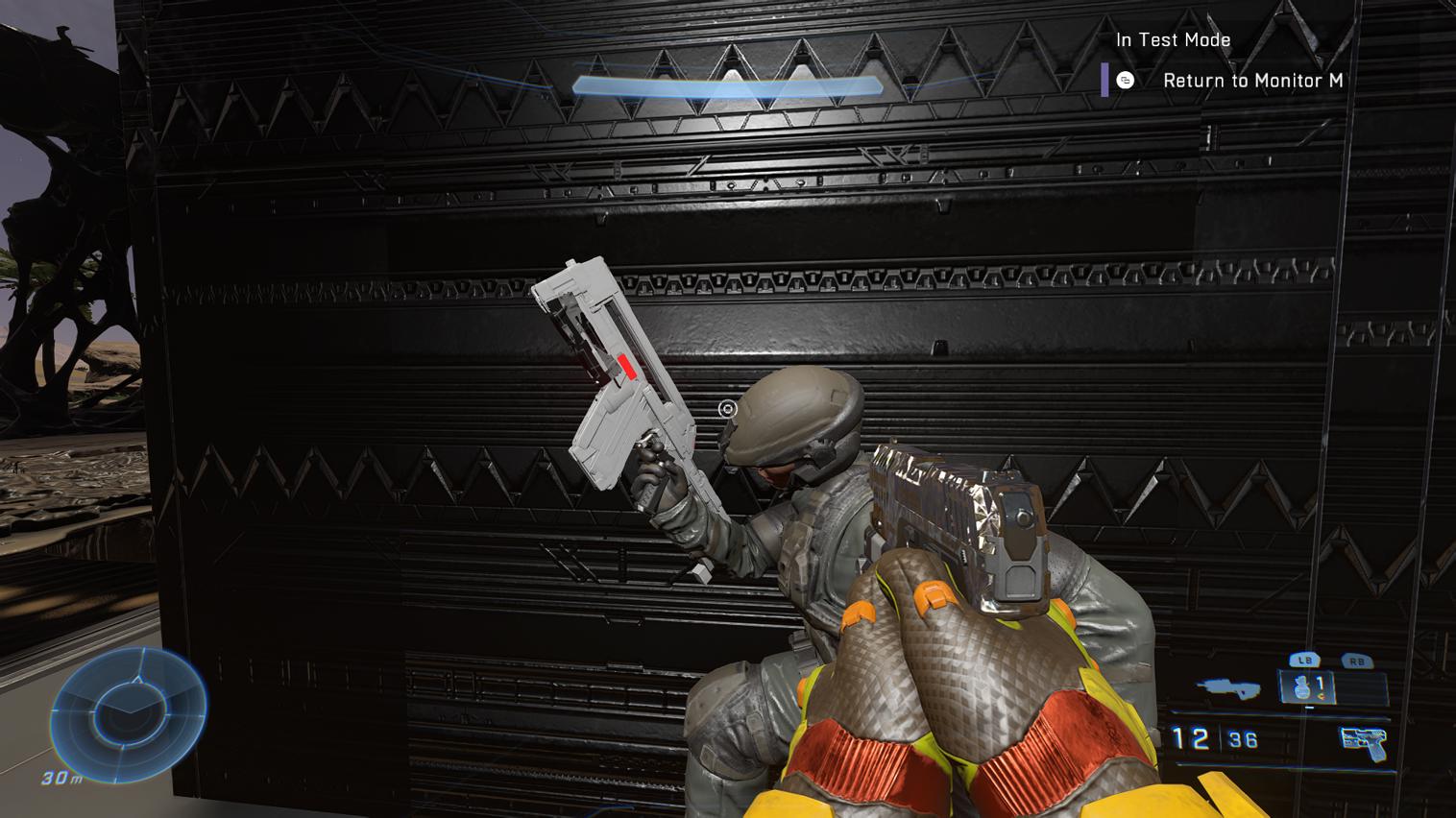Select the equipped grenade slot panel

(1304, 686)
